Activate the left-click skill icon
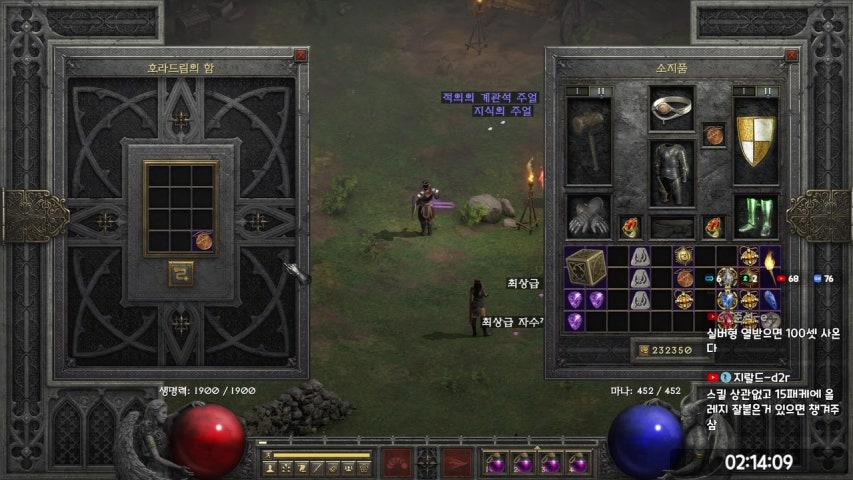This screenshot has height=480, width=853. click(399, 462)
